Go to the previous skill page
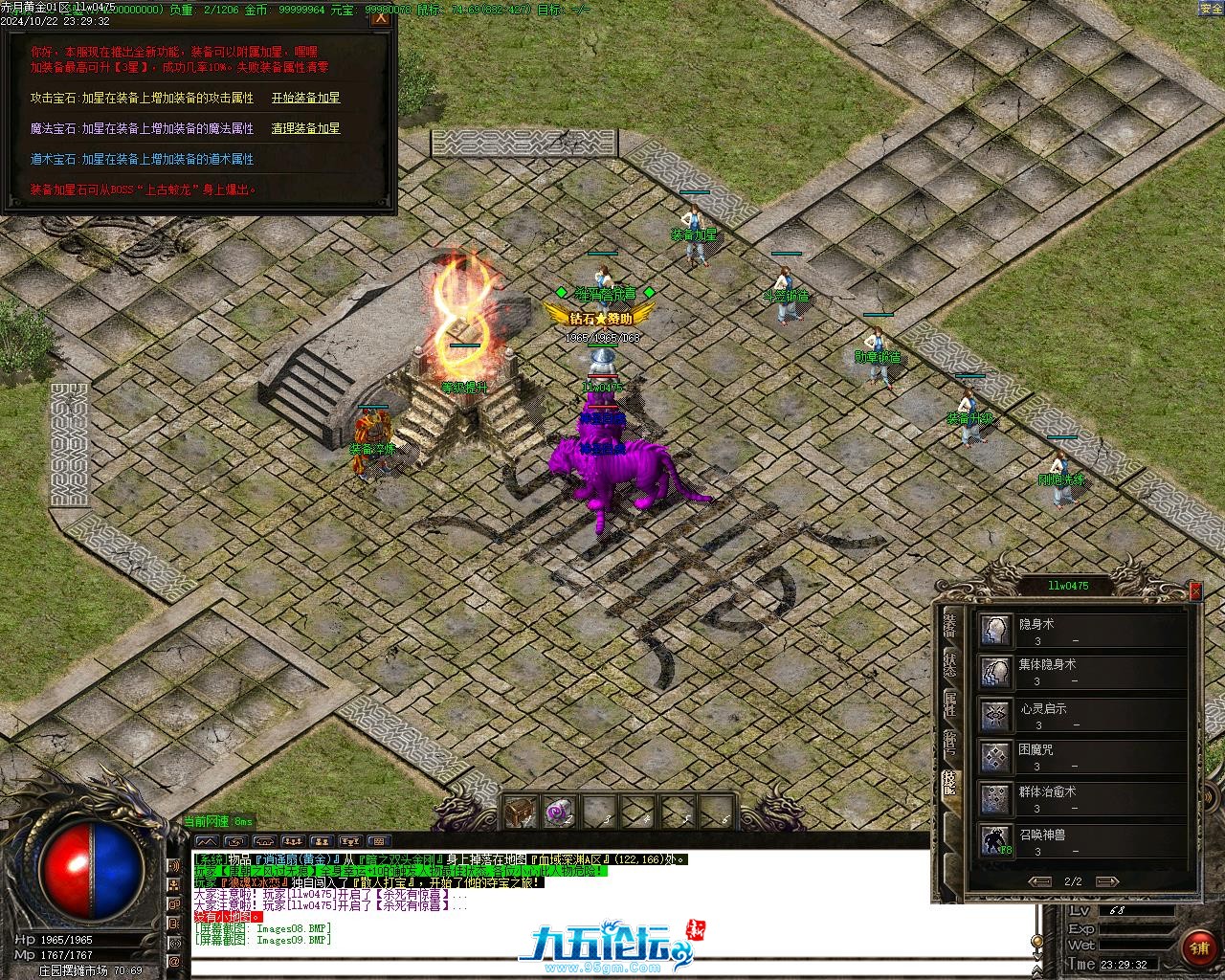Image resolution: width=1225 pixels, height=980 pixels. pos(1039,881)
